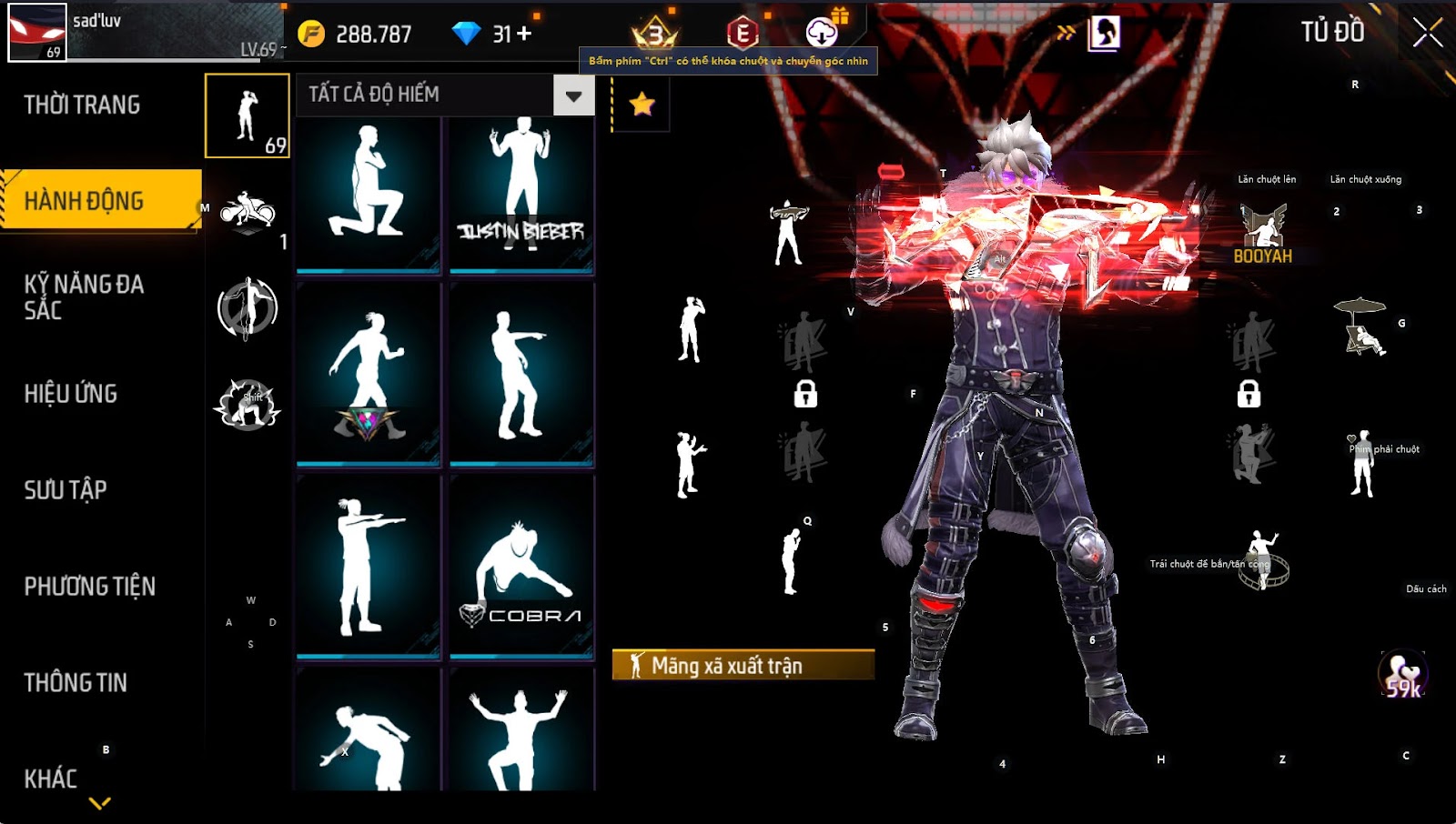This screenshot has height=824, width=1456.
Task: Click the download cloud gift icon
Action: pos(822,33)
